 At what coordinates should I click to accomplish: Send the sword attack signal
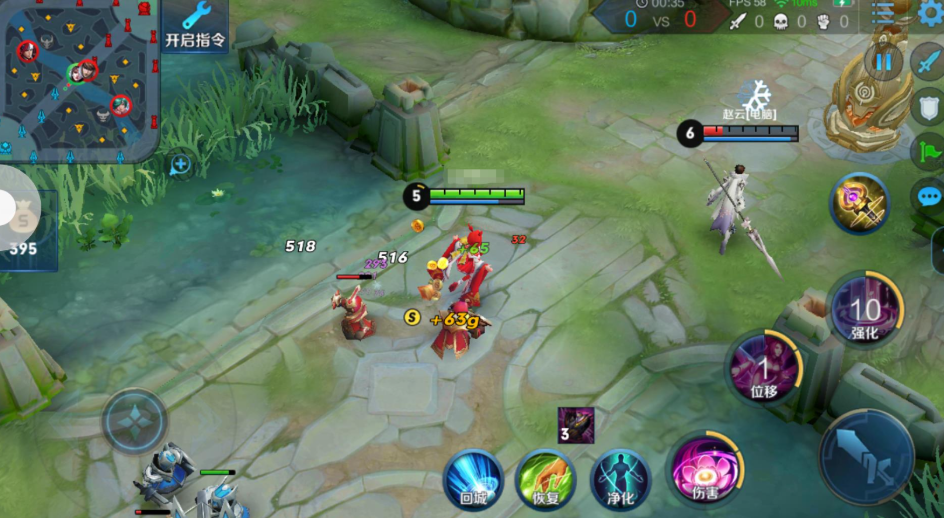pos(928,62)
